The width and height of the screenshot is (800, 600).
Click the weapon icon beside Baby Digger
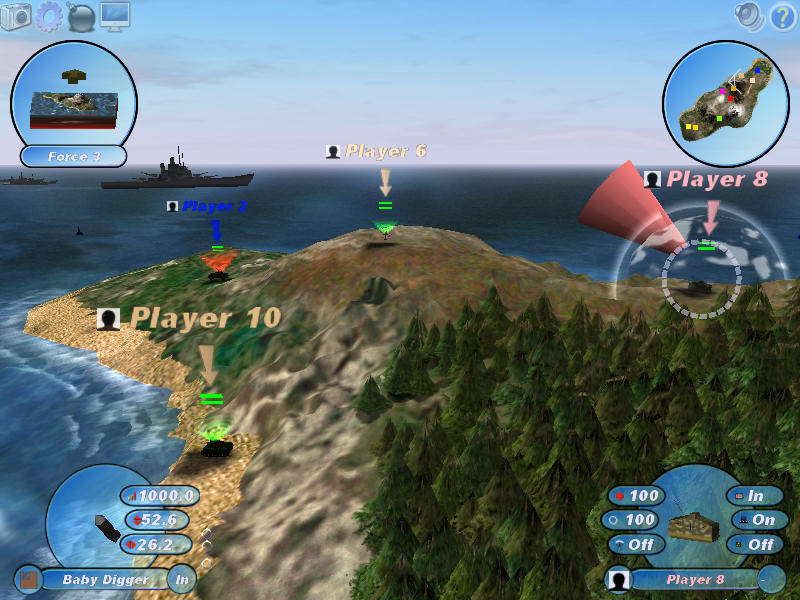click(x=27, y=579)
